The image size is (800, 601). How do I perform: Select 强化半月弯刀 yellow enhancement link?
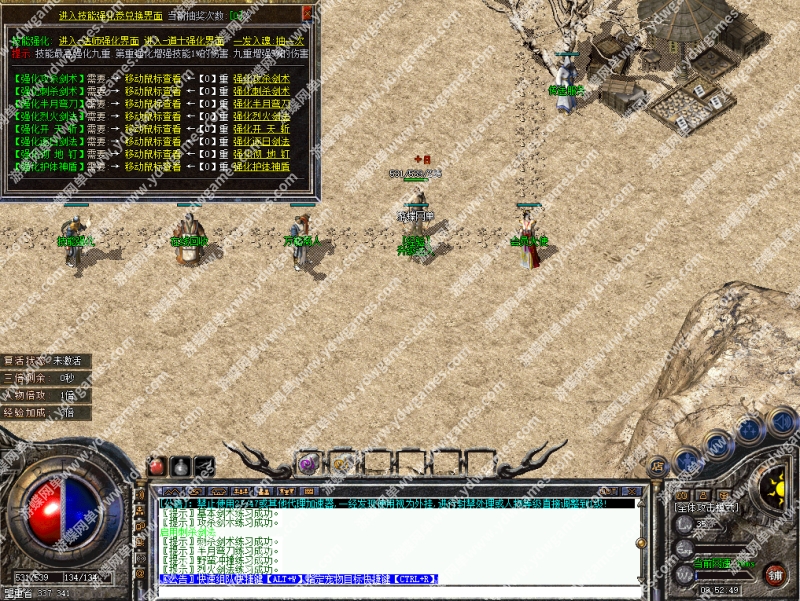click(261, 103)
